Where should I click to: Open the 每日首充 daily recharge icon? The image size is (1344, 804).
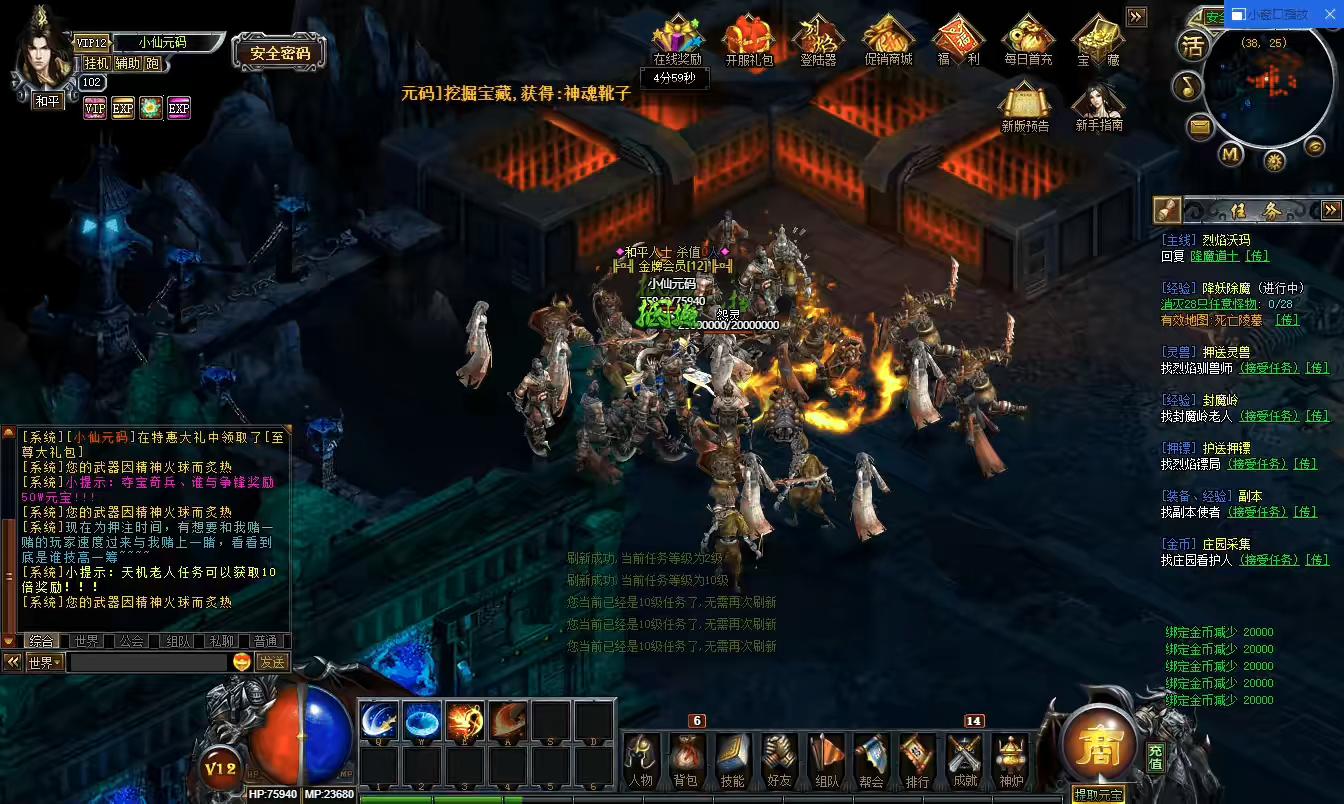pyautogui.click(x=1026, y=38)
